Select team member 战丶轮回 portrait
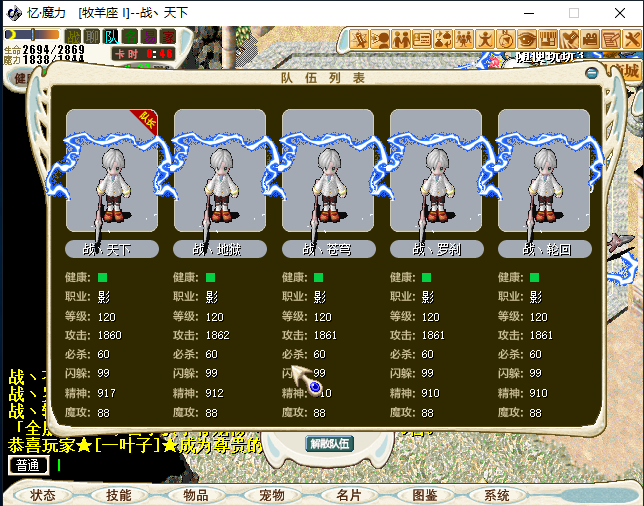This screenshot has height=506, width=644. 544,170
